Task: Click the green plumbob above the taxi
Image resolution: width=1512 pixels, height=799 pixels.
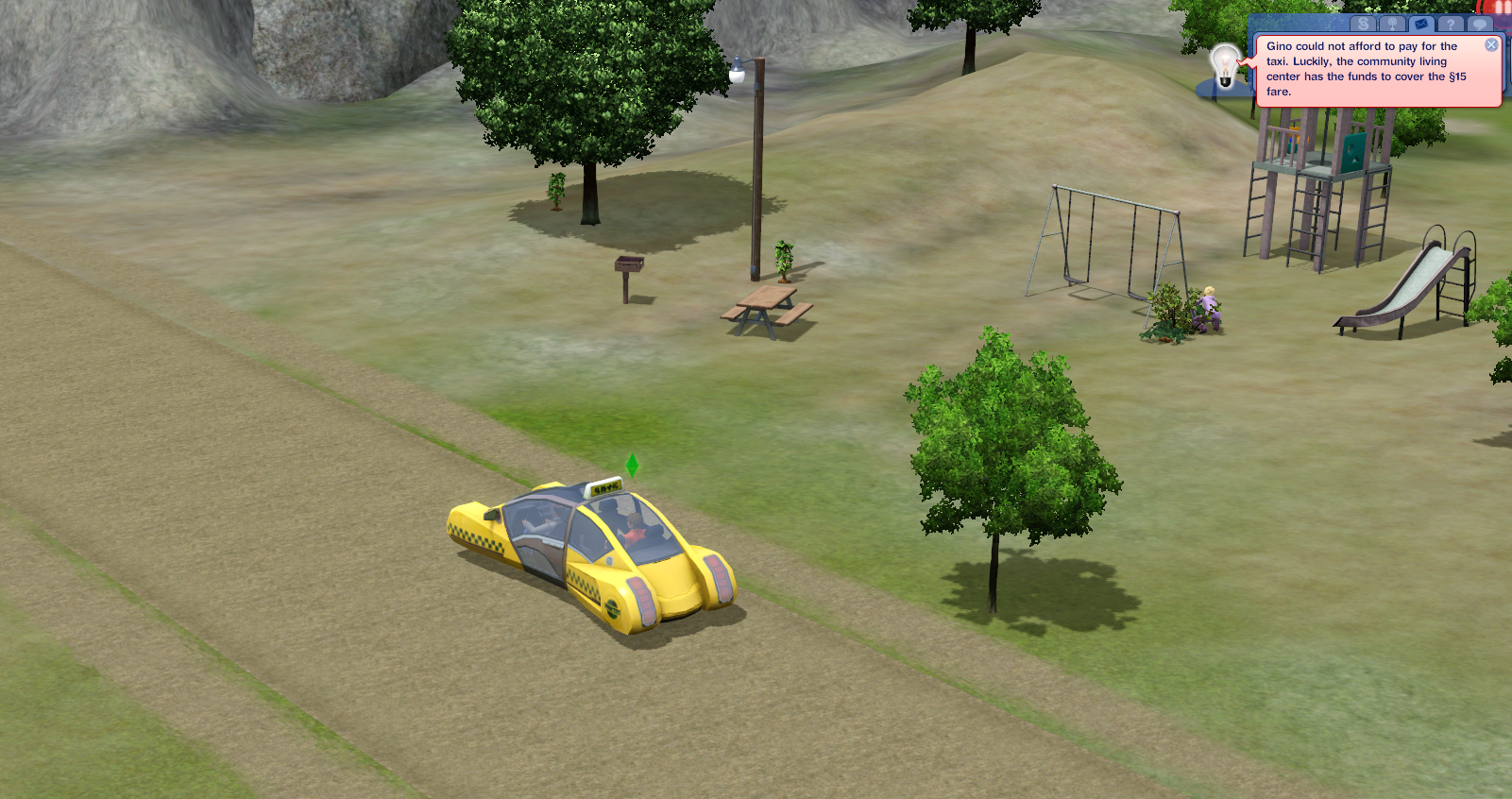Action: (x=631, y=466)
